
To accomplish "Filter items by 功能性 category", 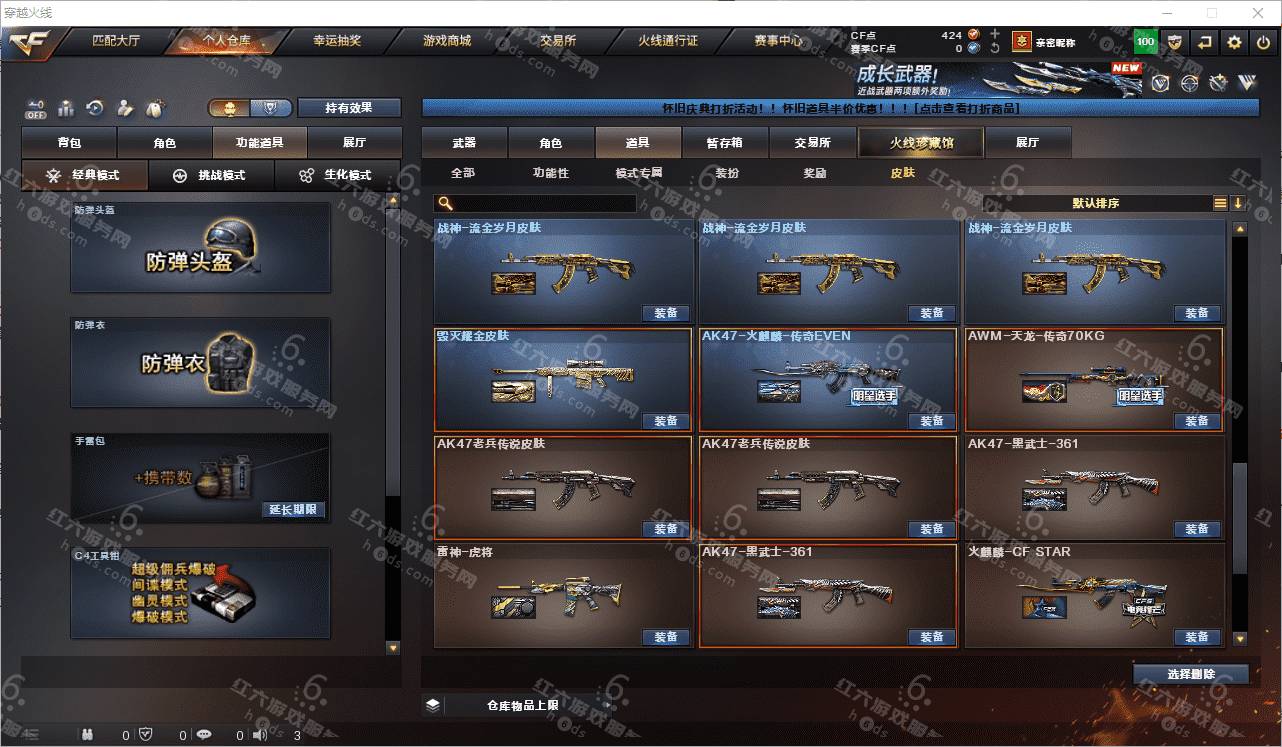I will click(x=550, y=173).
